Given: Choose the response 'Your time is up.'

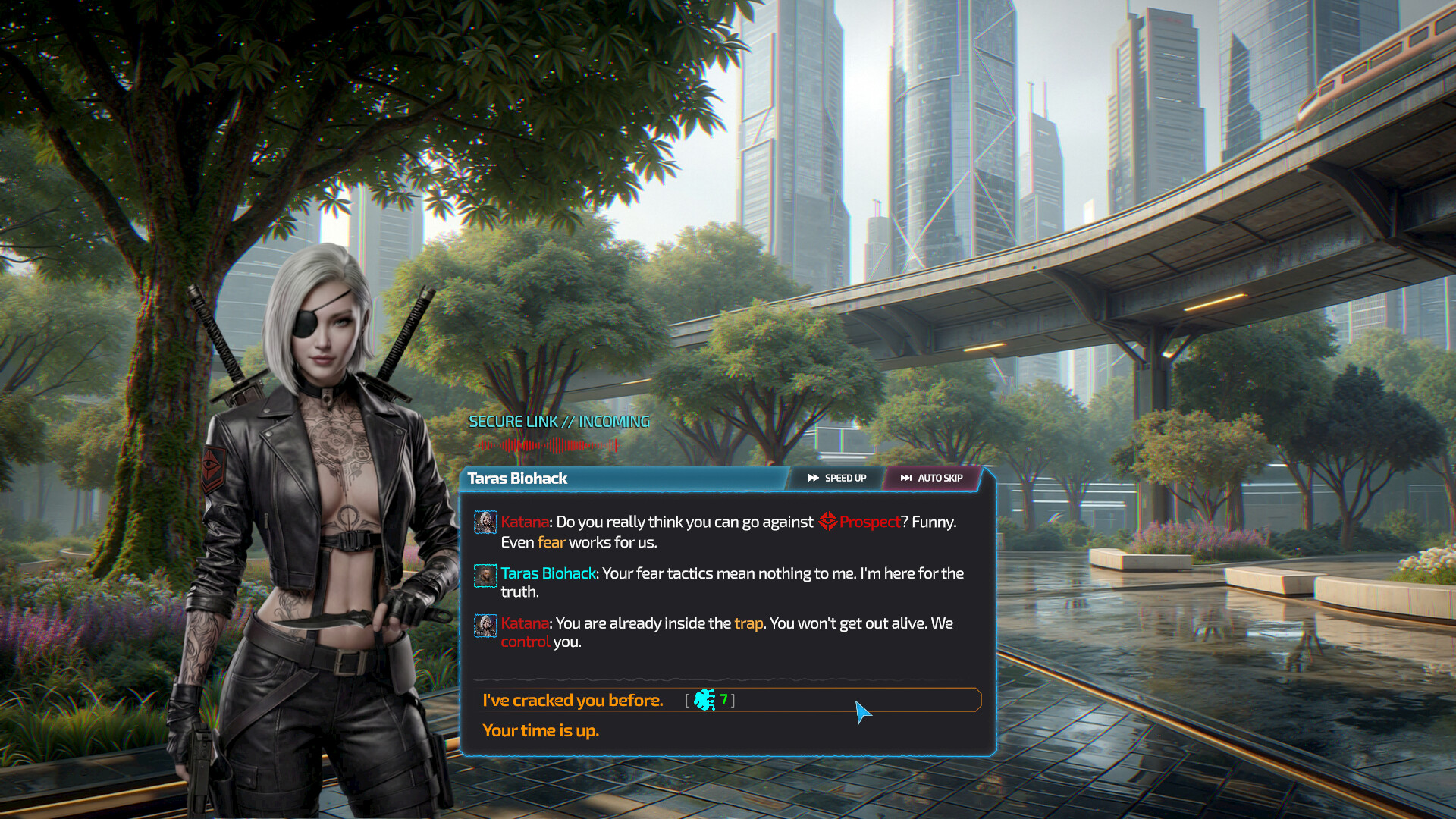Looking at the screenshot, I should pyautogui.click(x=541, y=730).
